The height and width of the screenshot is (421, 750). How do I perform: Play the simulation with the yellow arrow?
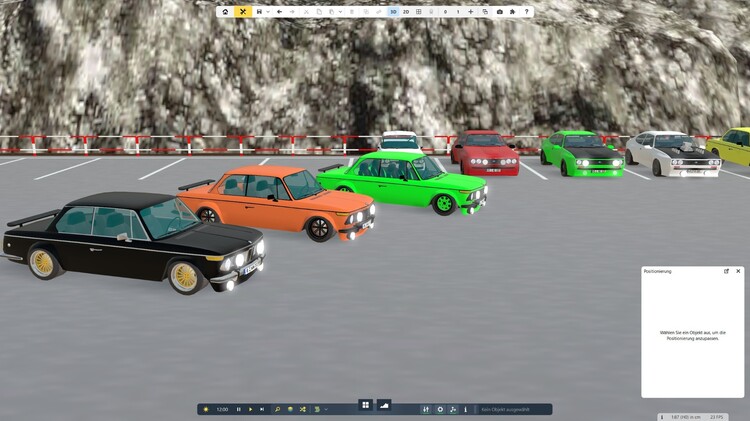(x=250, y=409)
